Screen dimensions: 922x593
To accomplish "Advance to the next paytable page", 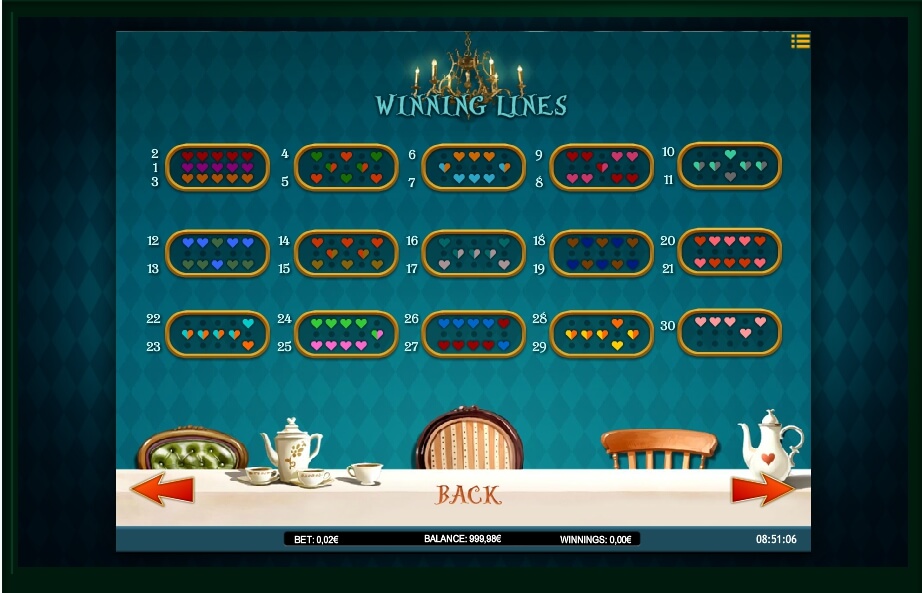I will [x=763, y=490].
